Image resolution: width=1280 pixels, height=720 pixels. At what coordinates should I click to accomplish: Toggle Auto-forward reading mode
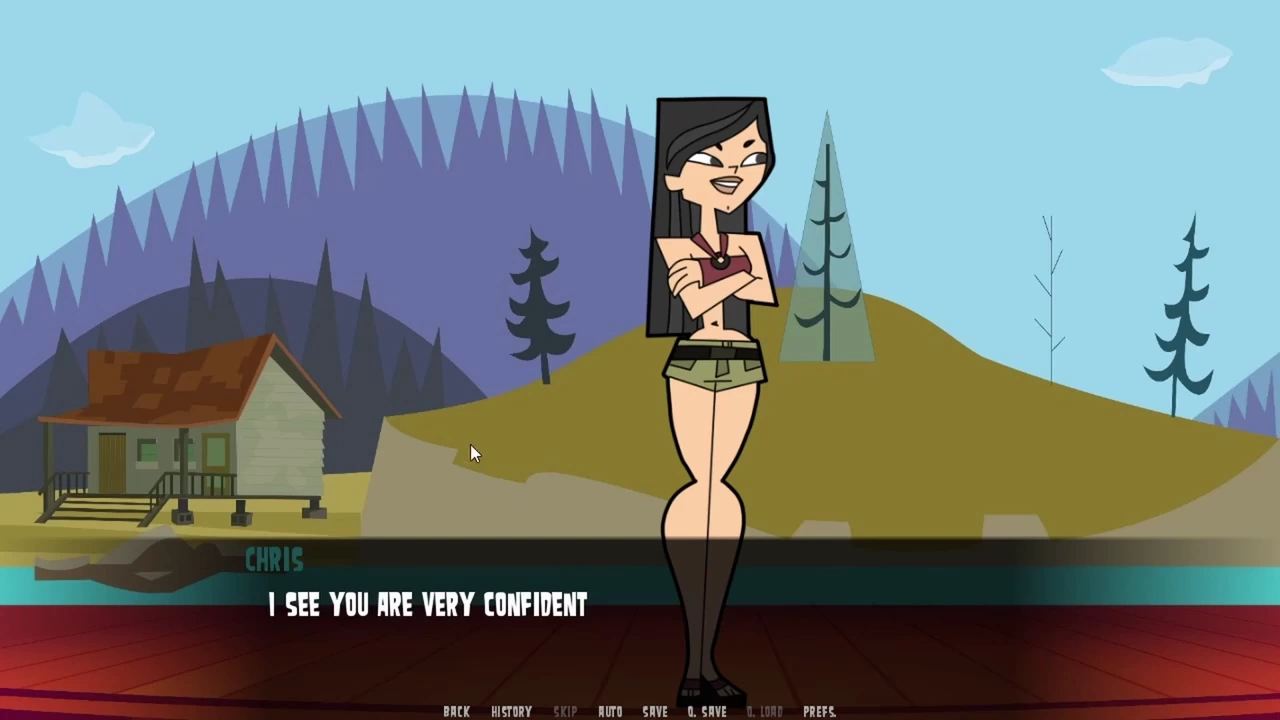610,710
